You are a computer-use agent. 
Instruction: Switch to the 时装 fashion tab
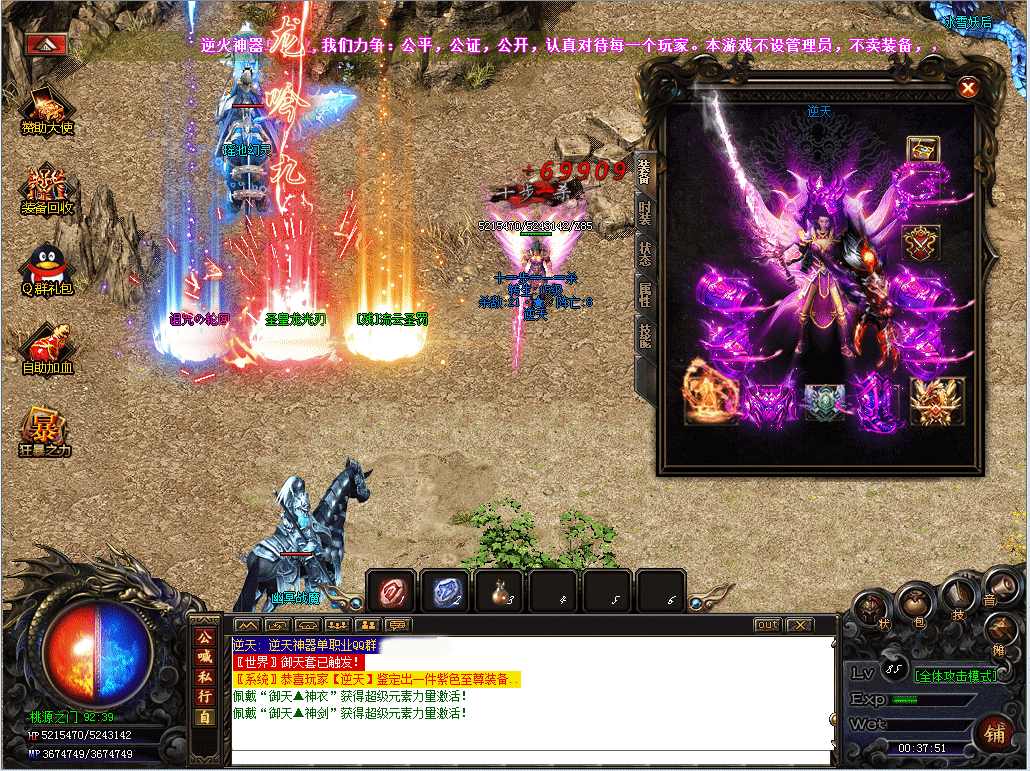[645, 213]
